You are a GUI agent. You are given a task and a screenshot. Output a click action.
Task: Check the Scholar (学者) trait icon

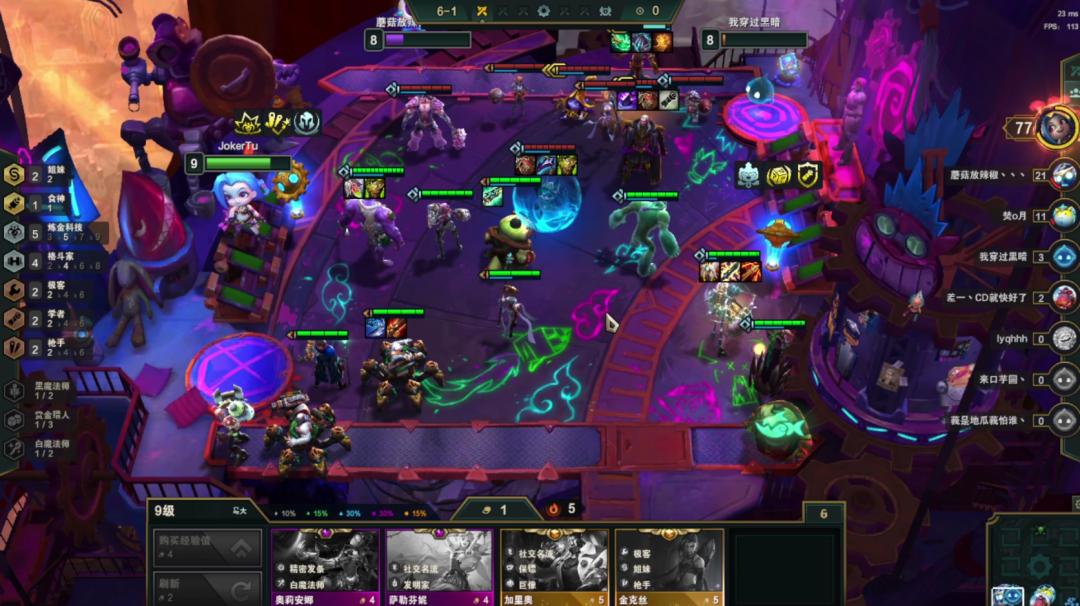14,318
